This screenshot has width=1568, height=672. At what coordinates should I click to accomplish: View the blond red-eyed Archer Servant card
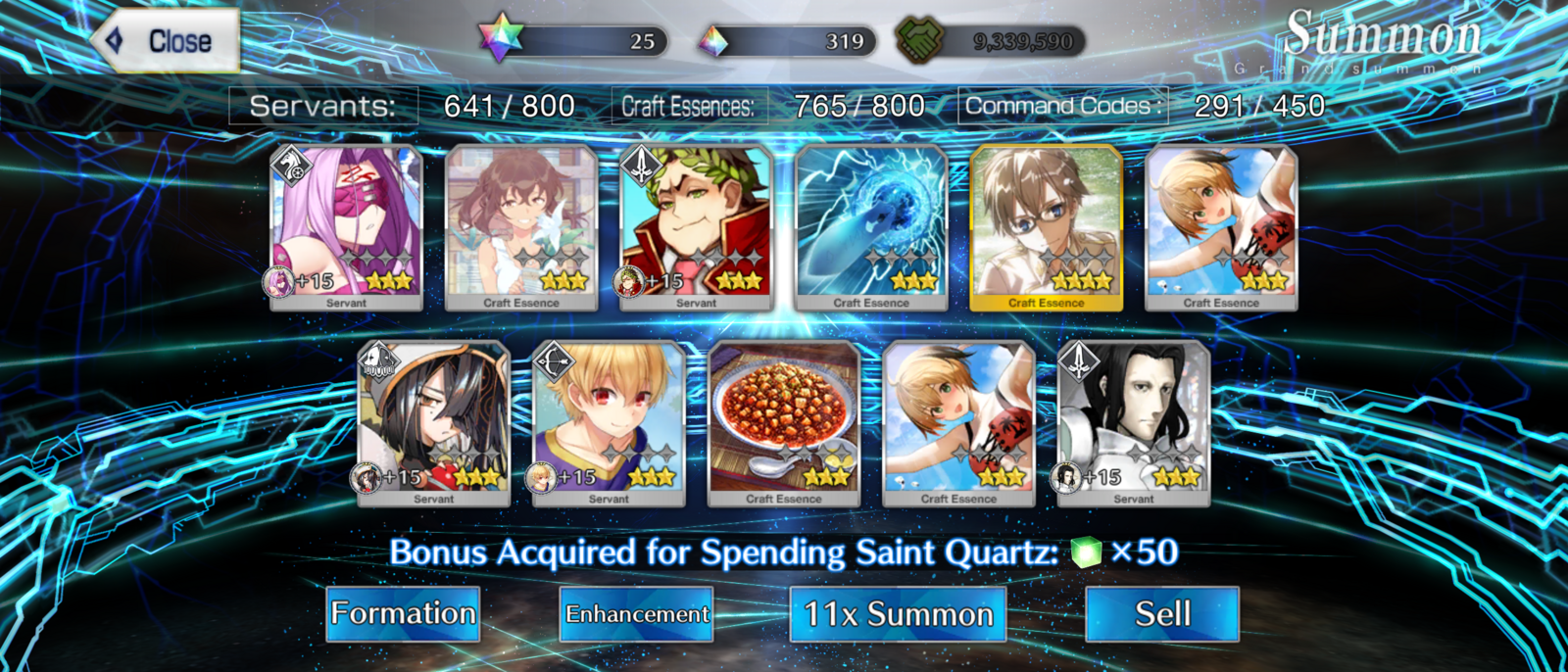609,423
